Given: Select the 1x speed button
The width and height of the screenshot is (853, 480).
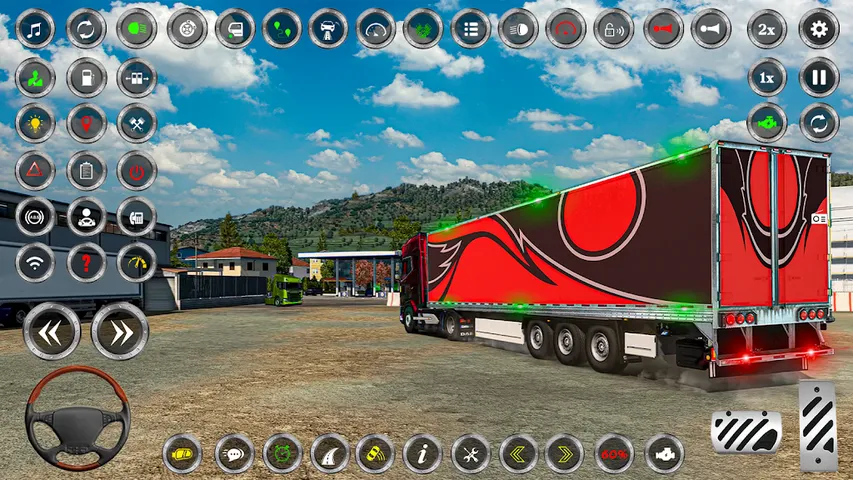Looking at the screenshot, I should coord(767,77).
